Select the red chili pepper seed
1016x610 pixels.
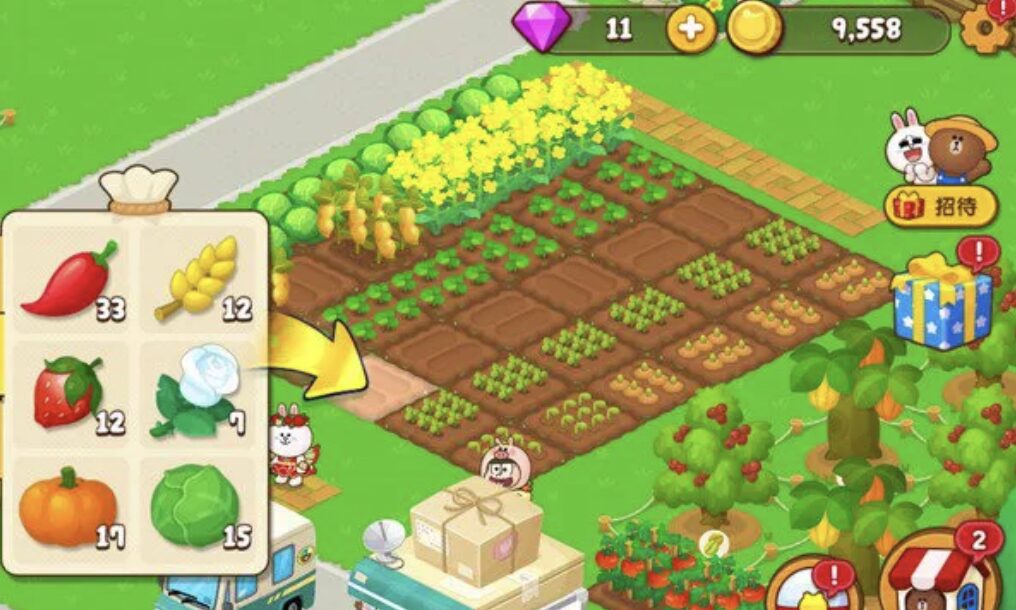pyautogui.click(x=70, y=278)
